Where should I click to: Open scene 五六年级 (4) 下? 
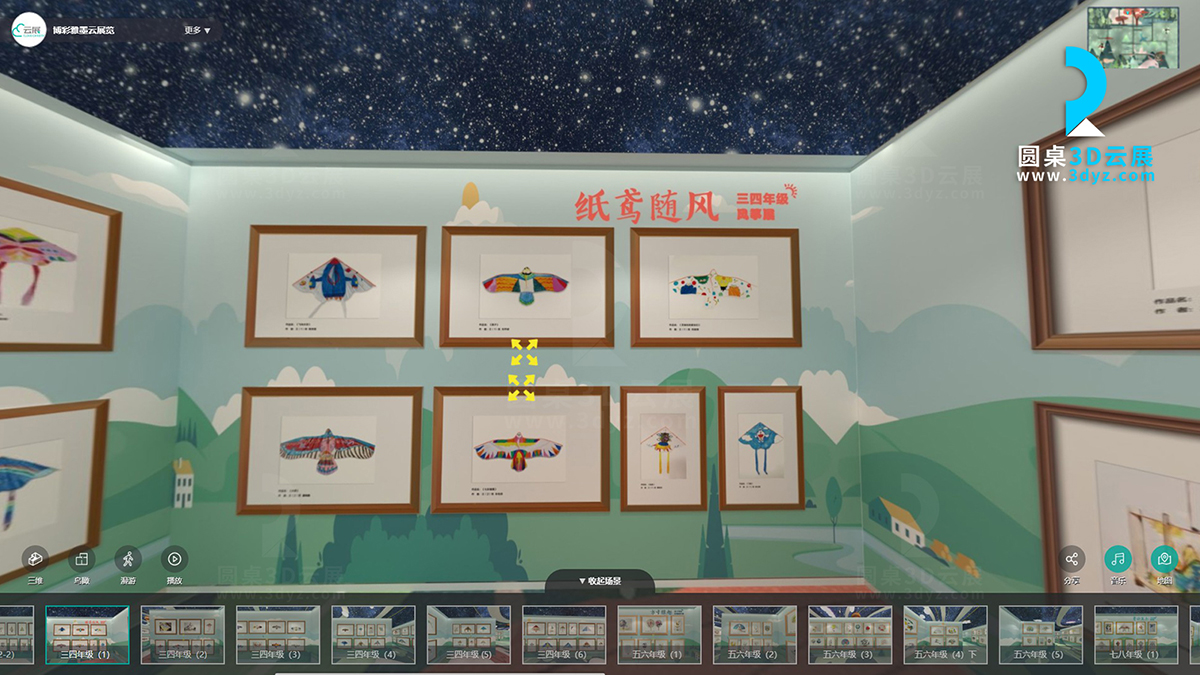(945, 634)
